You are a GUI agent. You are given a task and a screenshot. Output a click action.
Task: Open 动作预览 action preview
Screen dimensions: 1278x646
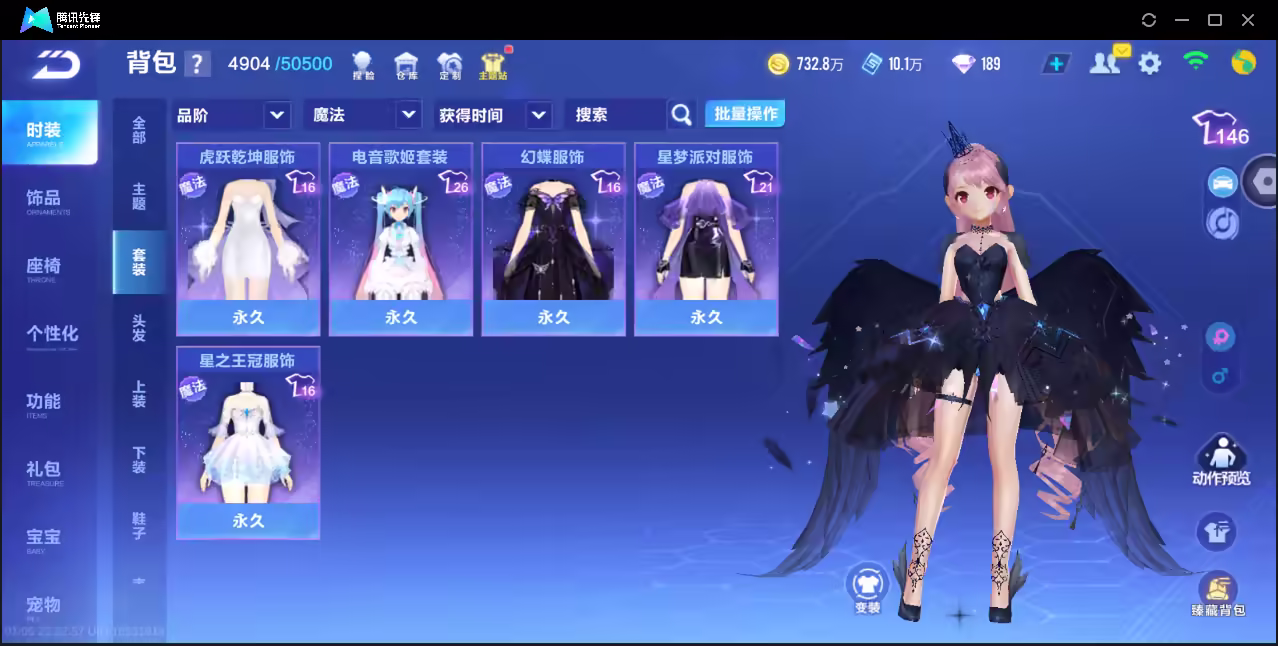[1221, 461]
